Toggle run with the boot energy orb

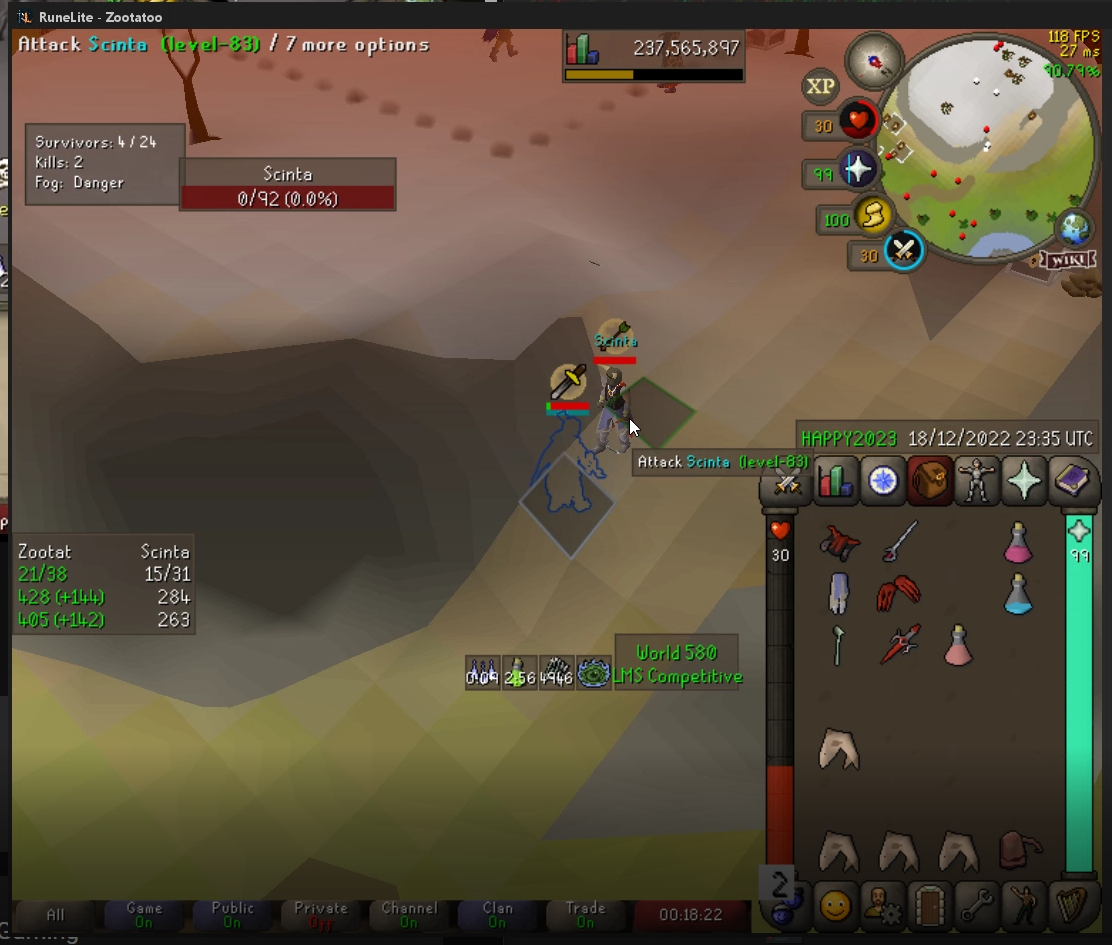click(x=873, y=216)
